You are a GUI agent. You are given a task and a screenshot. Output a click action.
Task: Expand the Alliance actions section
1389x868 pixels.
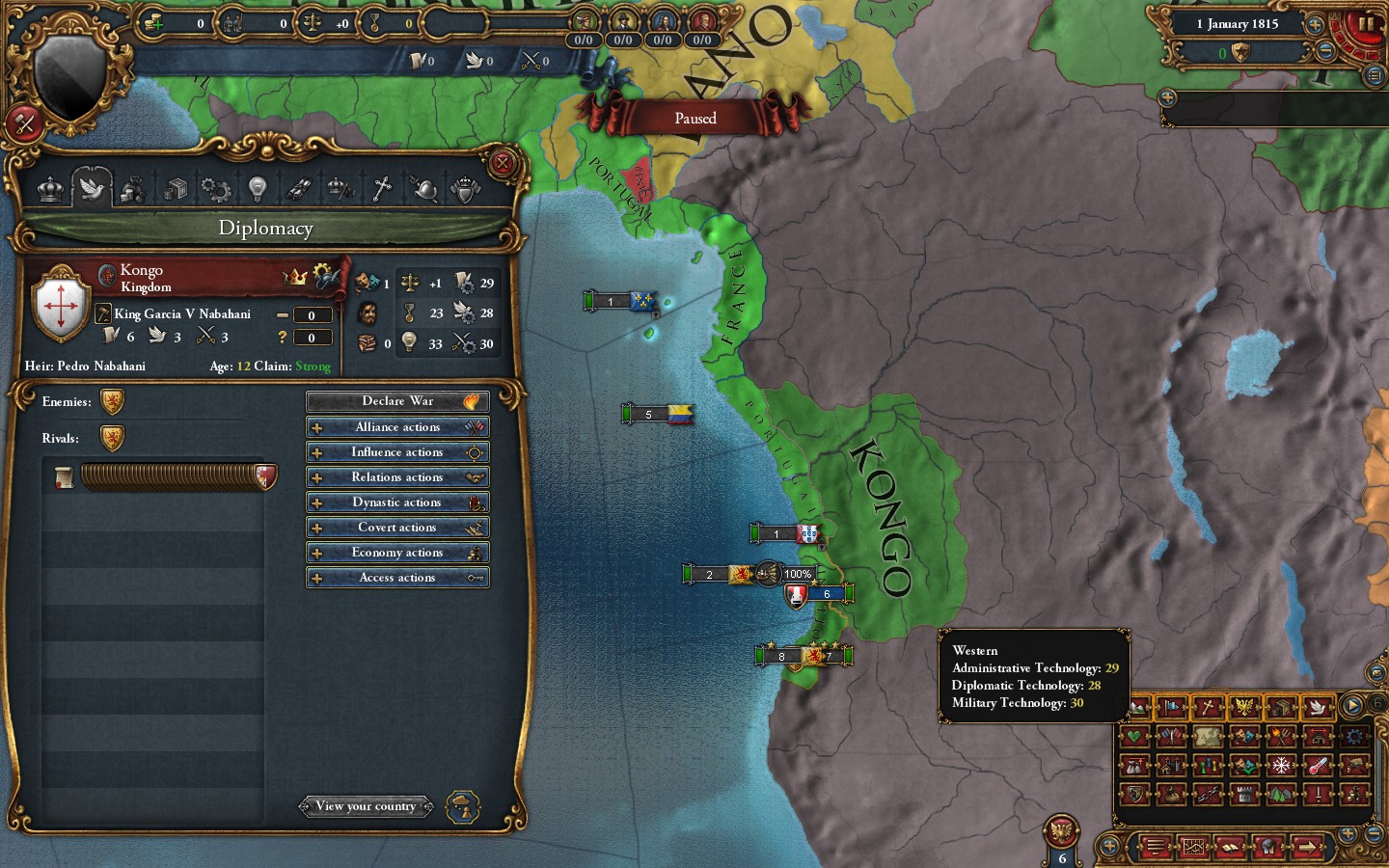397,426
